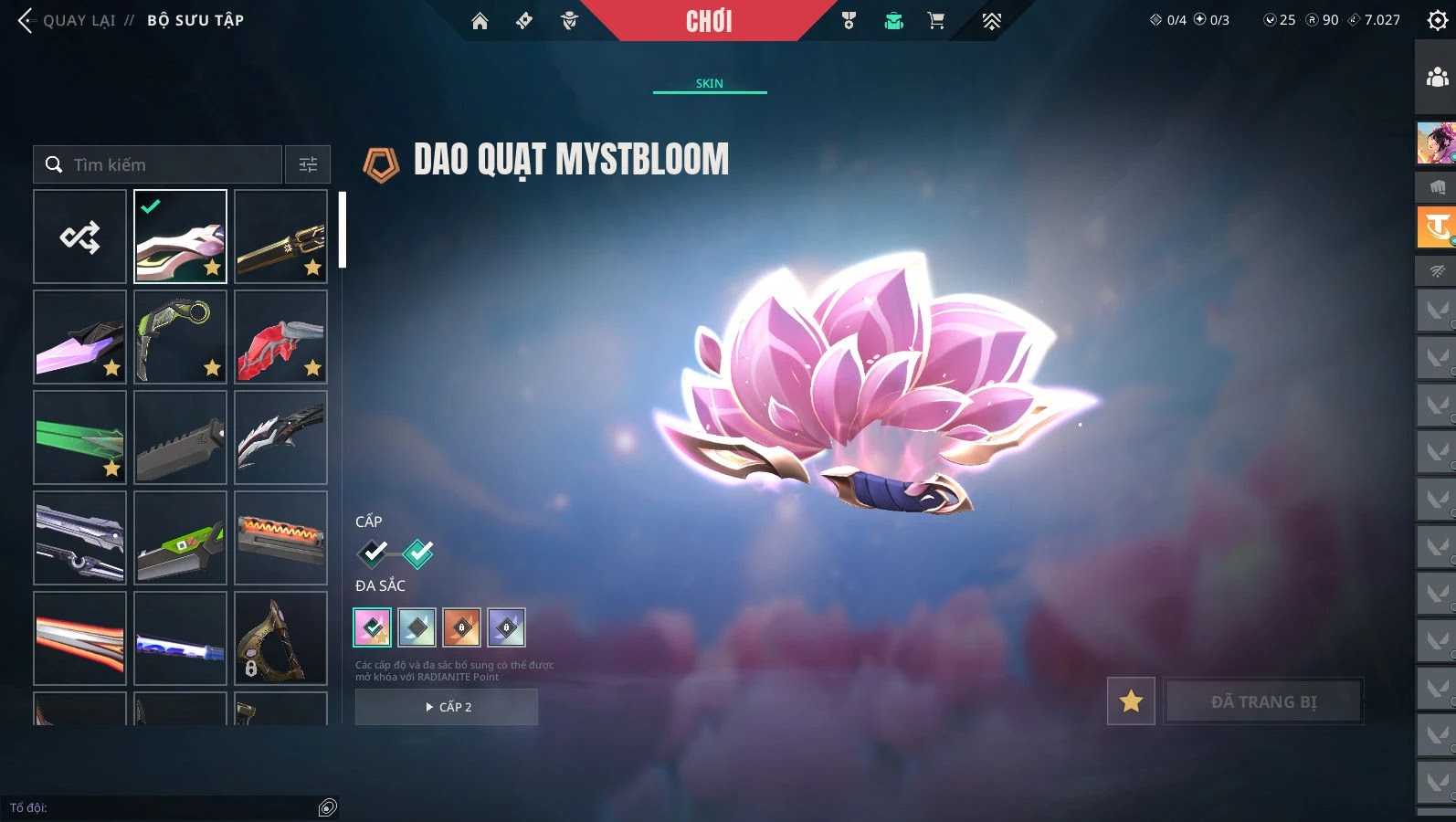The image size is (1456, 822).
Task: Select the level 2 upgrade diamond
Action: (417, 553)
